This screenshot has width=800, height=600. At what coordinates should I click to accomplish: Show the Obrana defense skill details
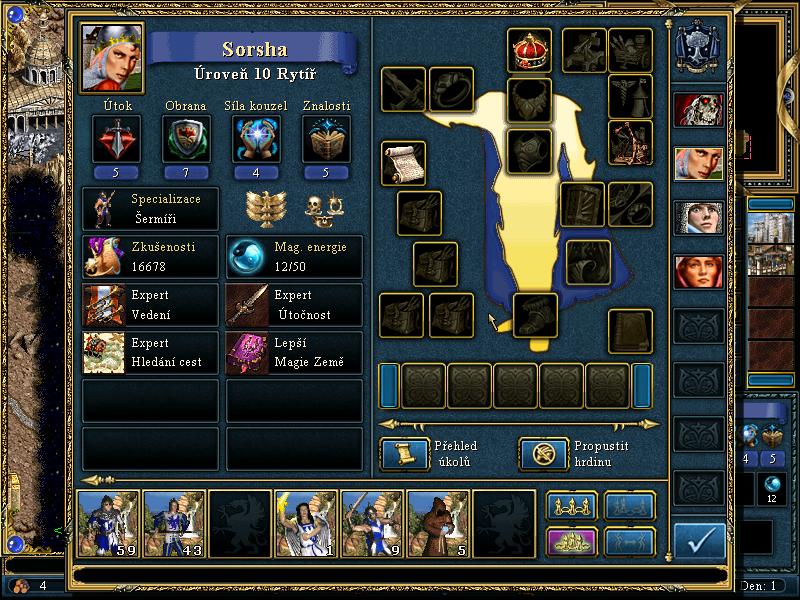[185, 138]
